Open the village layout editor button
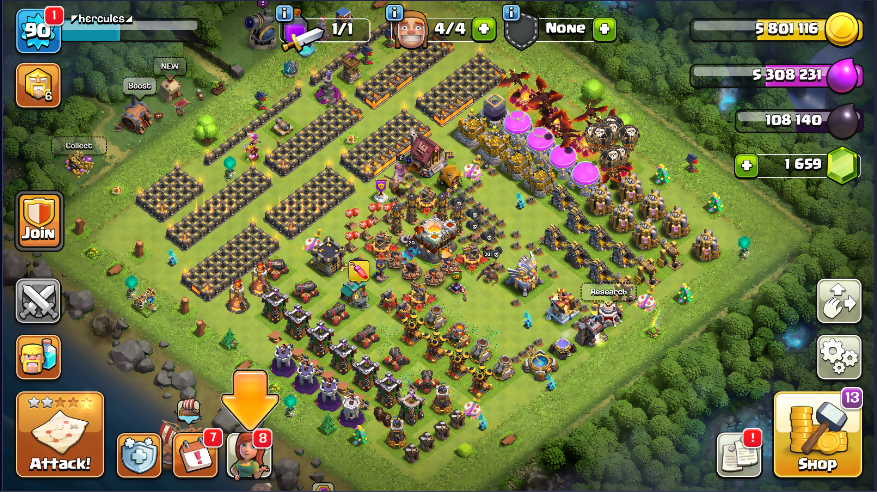 pyautogui.click(x=839, y=301)
